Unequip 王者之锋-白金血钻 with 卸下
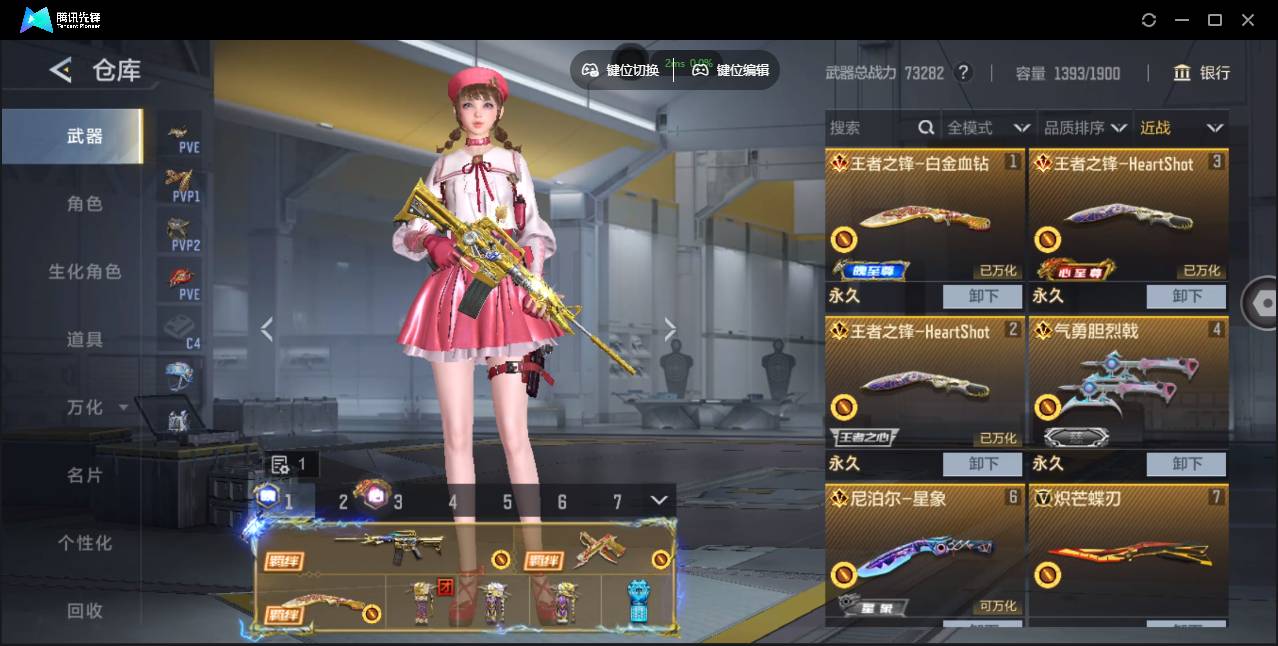 983,296
